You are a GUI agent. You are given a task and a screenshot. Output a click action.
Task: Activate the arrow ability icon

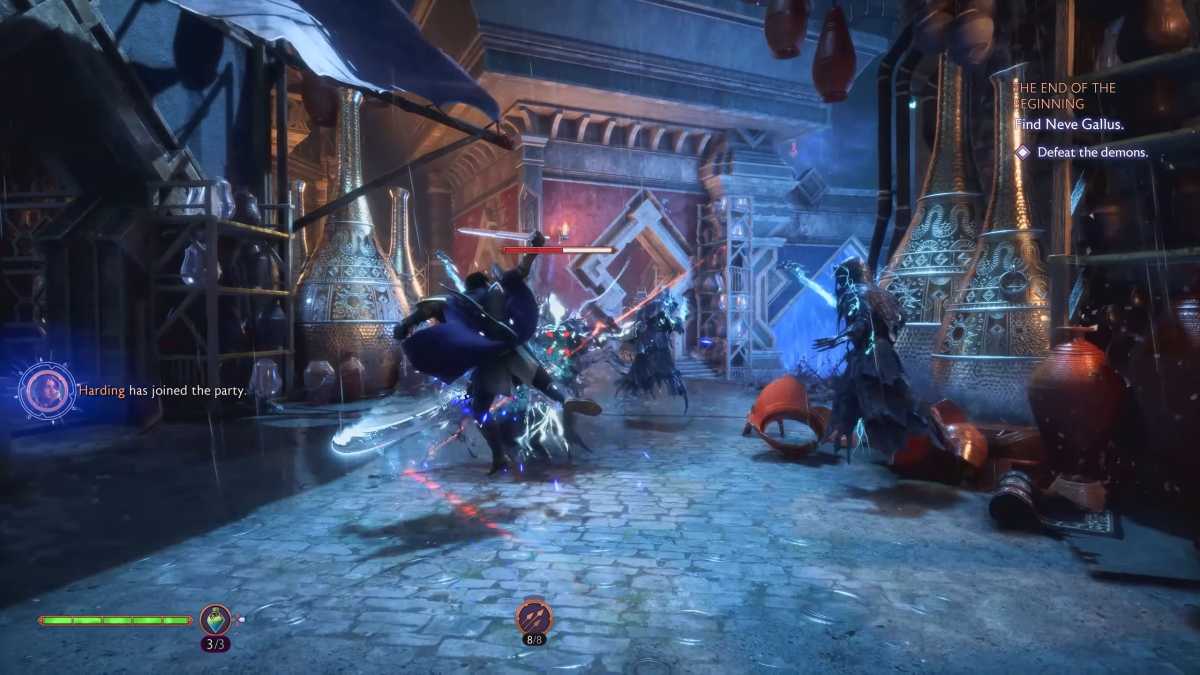(534, 616)
